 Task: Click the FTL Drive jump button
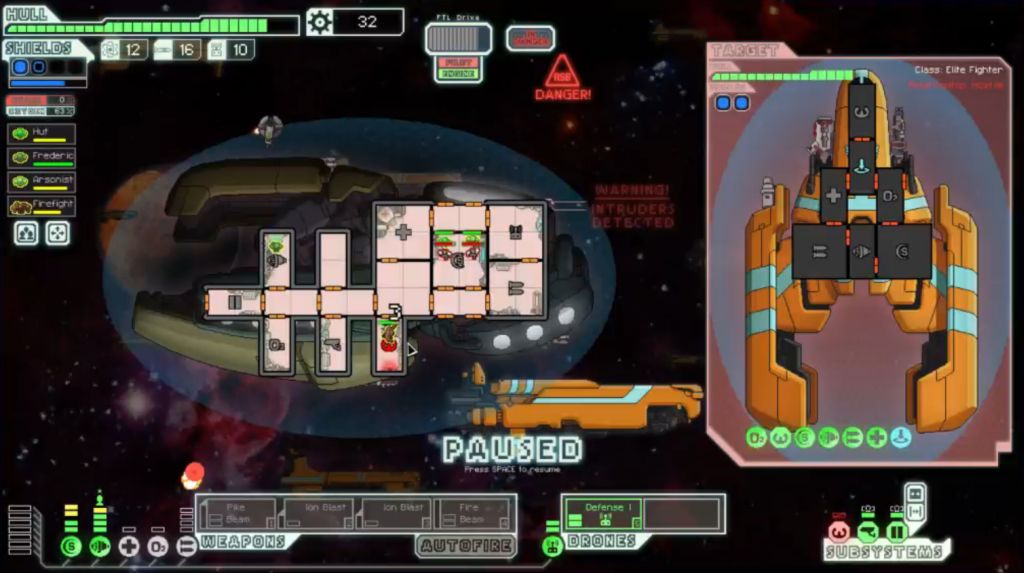(x=458, y=38)
